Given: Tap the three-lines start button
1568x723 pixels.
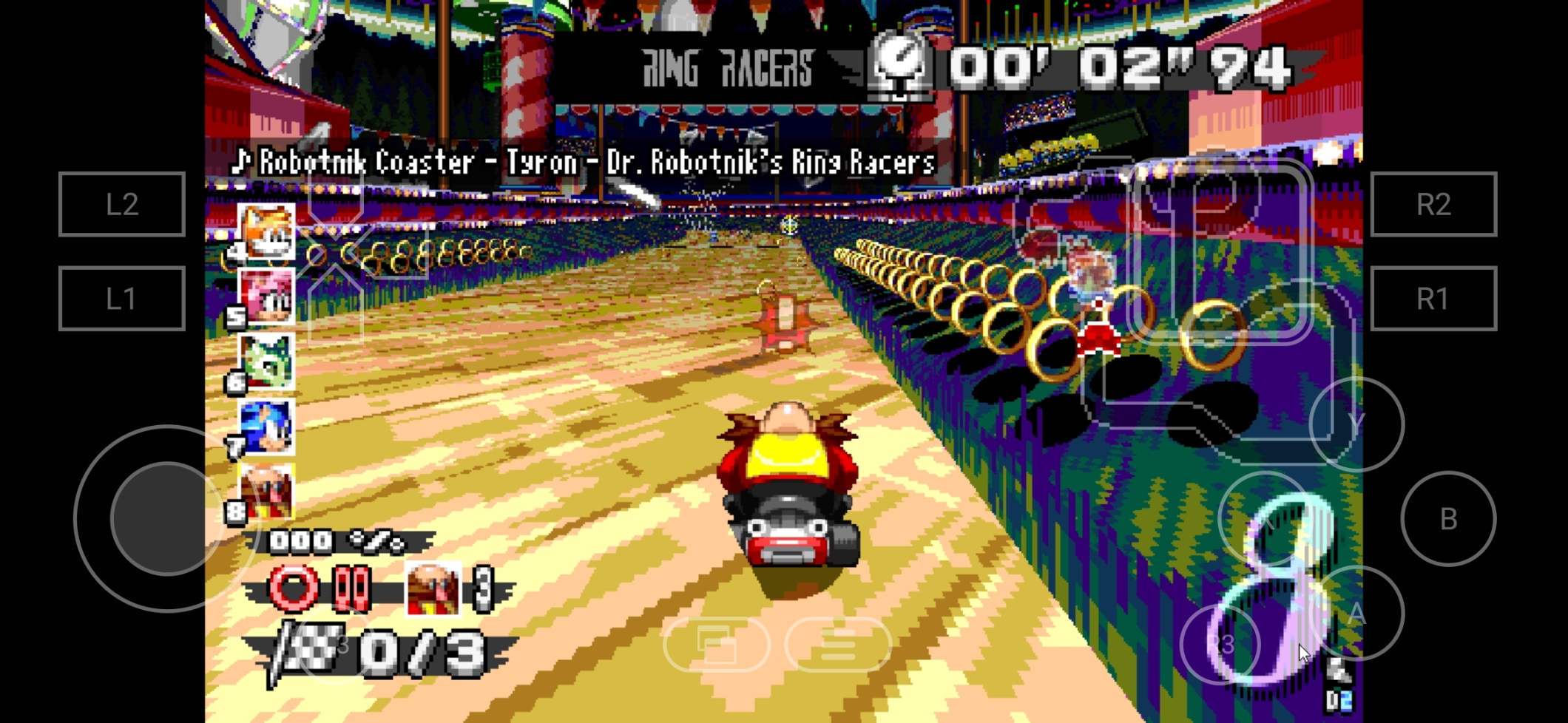Looking at the screenshot, I should coord(838,645).
